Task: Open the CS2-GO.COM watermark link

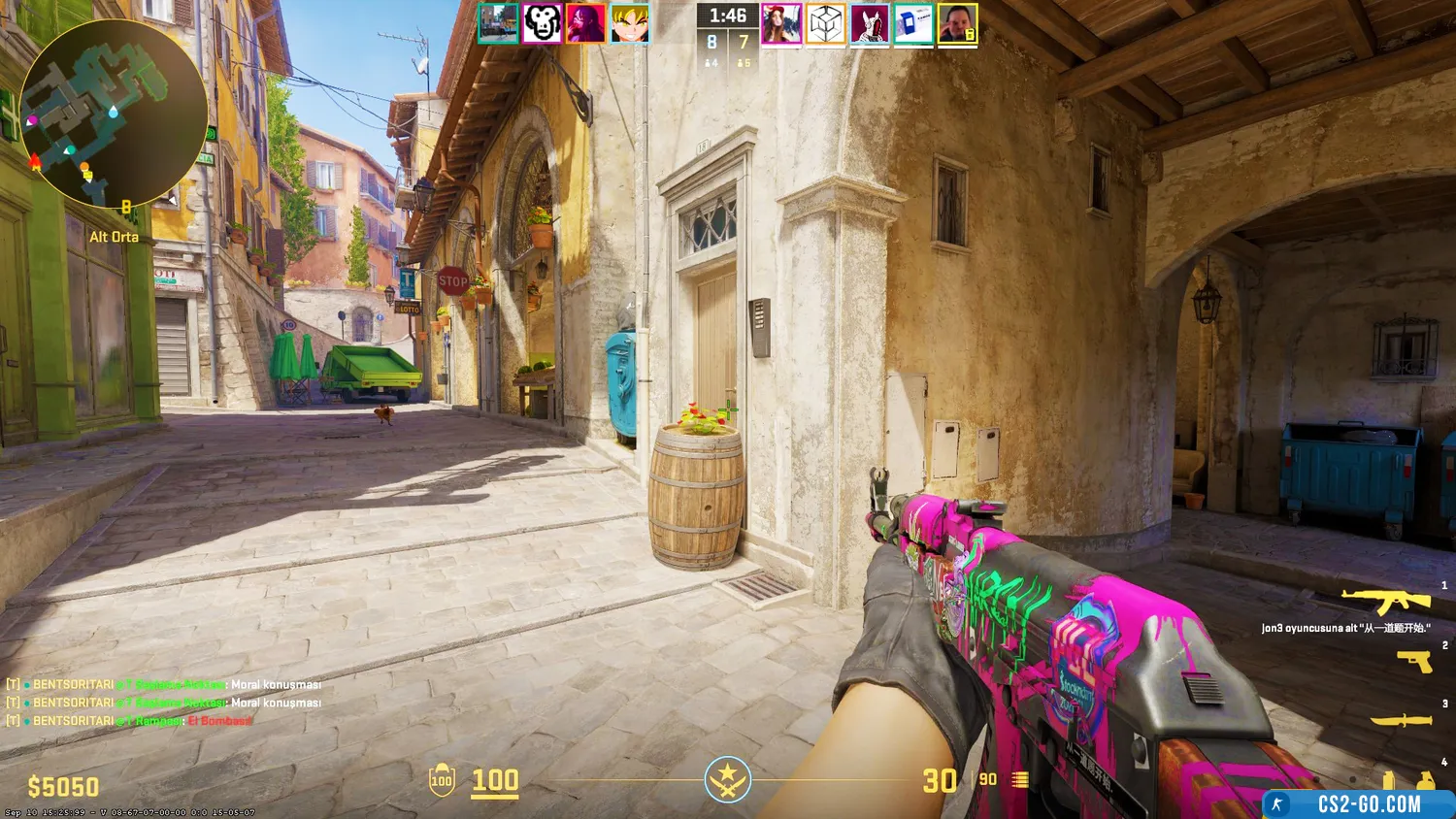Action: (x=1359, y=804)
